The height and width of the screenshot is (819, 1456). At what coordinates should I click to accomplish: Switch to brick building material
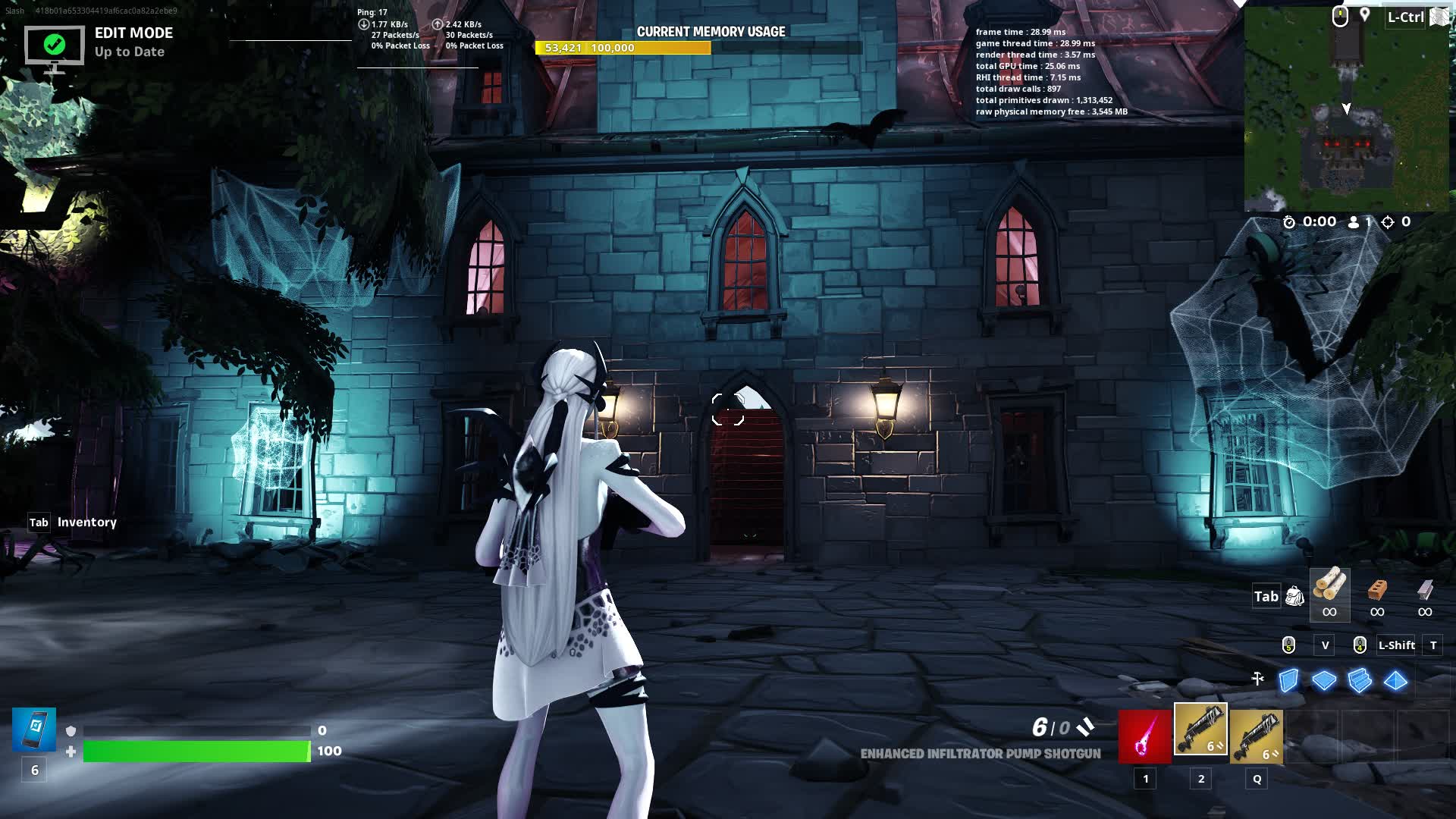[1377, 590]
